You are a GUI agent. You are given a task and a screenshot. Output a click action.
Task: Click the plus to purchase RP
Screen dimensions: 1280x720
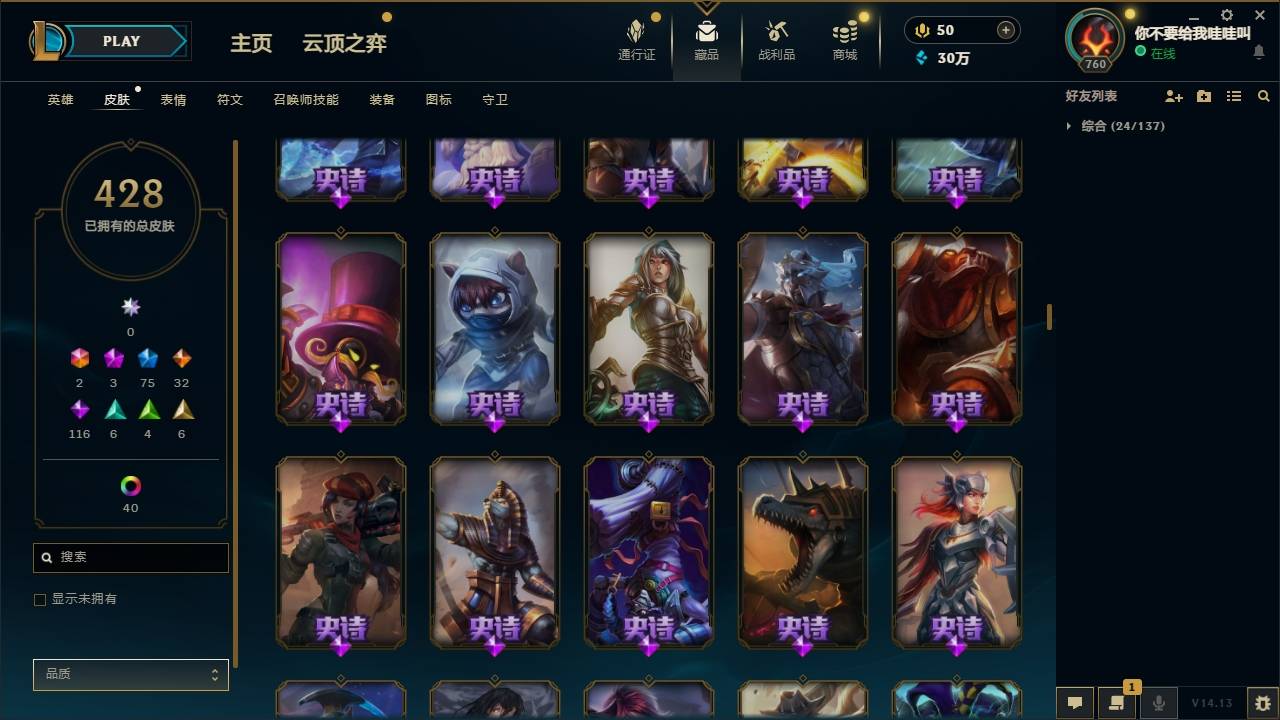coord(1004,30)
